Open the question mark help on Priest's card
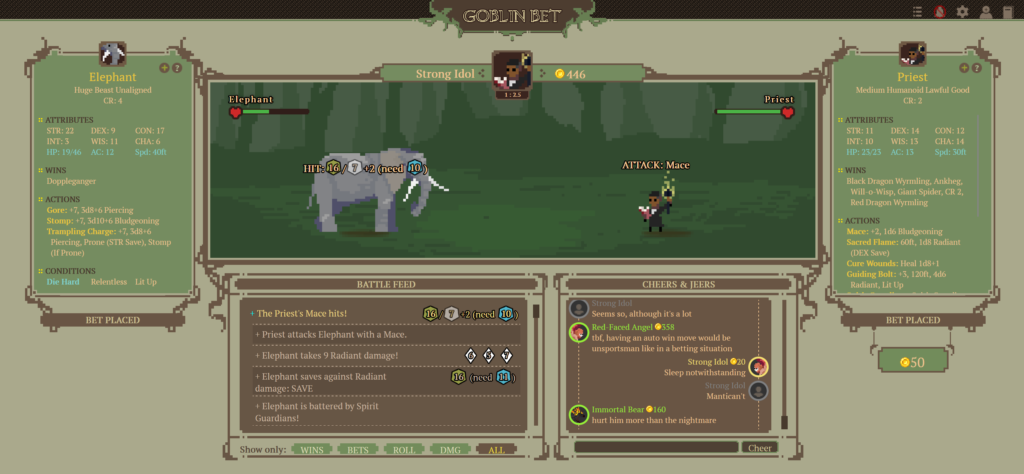 [977, 68]
